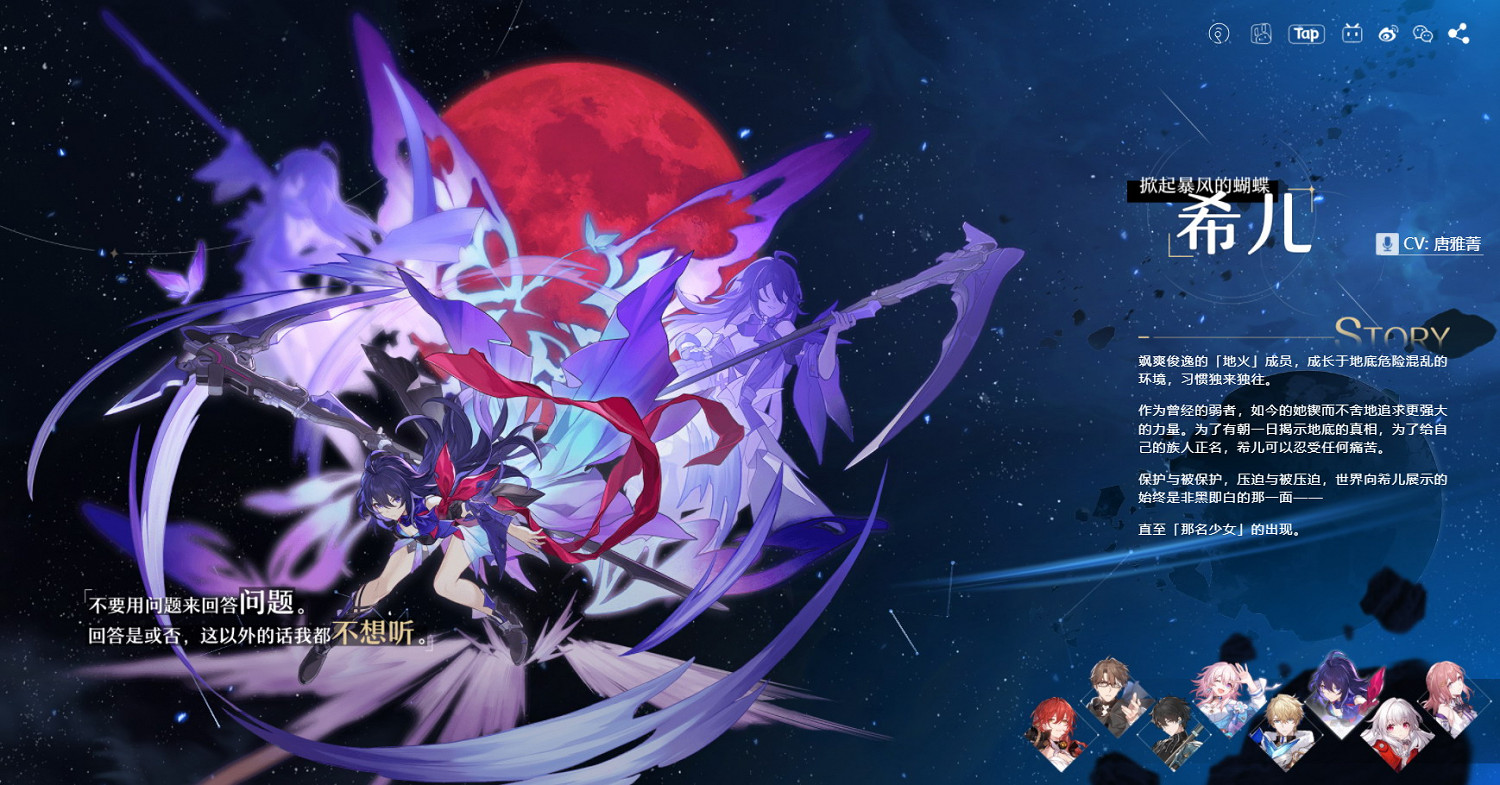Toggle background music with the disc icon
Screen dimensions: 1500x785
click(x=1220, y=34)
